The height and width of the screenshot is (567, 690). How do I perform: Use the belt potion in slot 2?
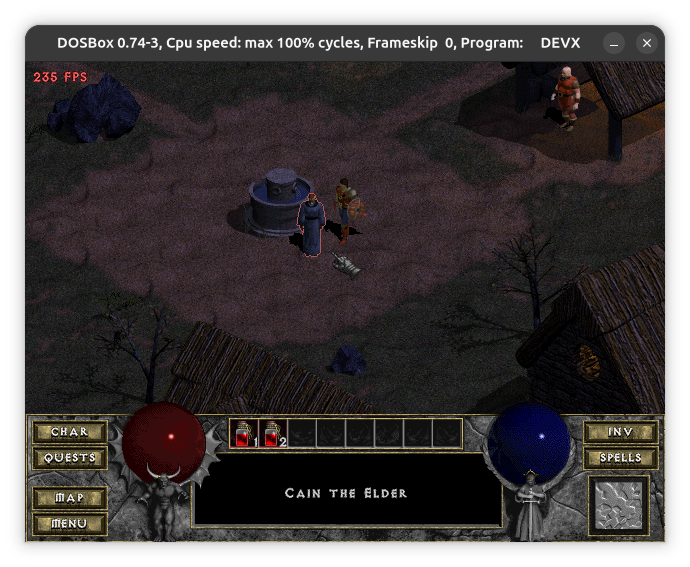pyautogui.click(x=274, y=433)
